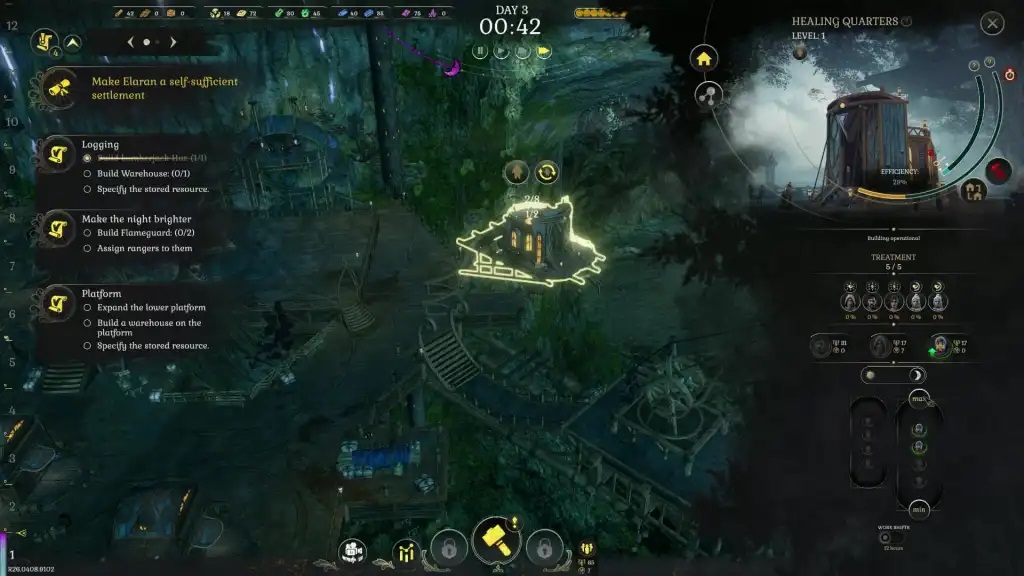The width and height of the screenshot is (1024, 576).
Task: Toggle the day-night shift switch
Action: point(892,375)
